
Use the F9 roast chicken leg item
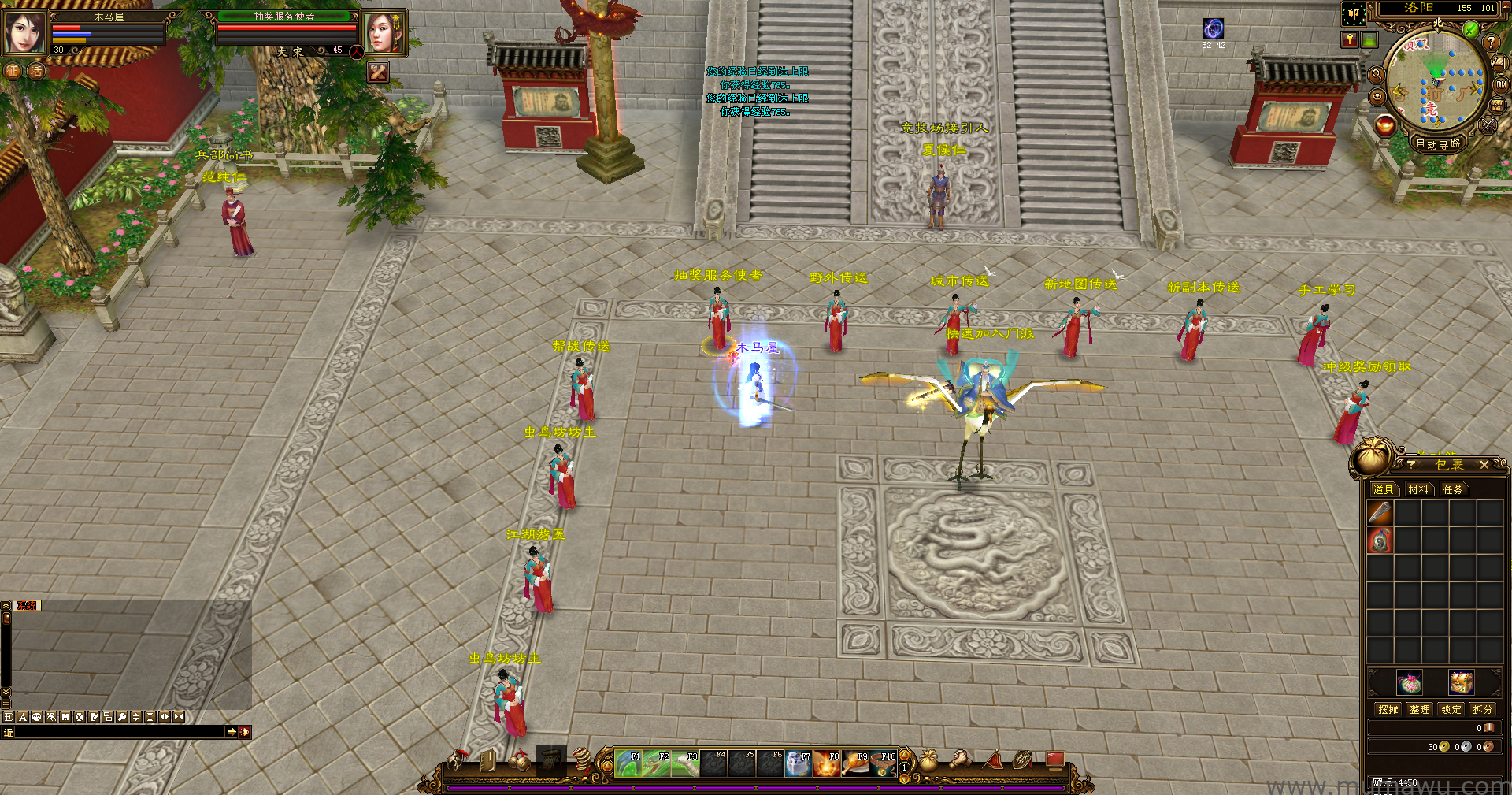click(x=855, y=763)
